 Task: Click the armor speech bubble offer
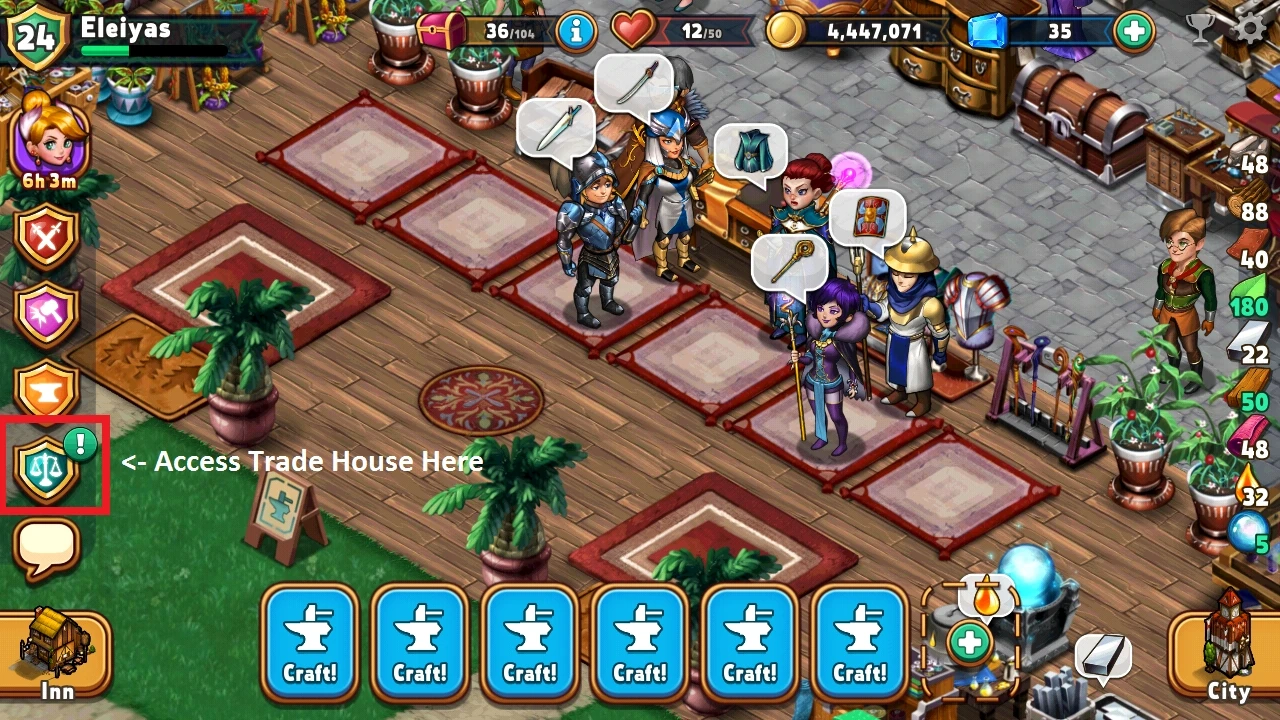point(752,152)
